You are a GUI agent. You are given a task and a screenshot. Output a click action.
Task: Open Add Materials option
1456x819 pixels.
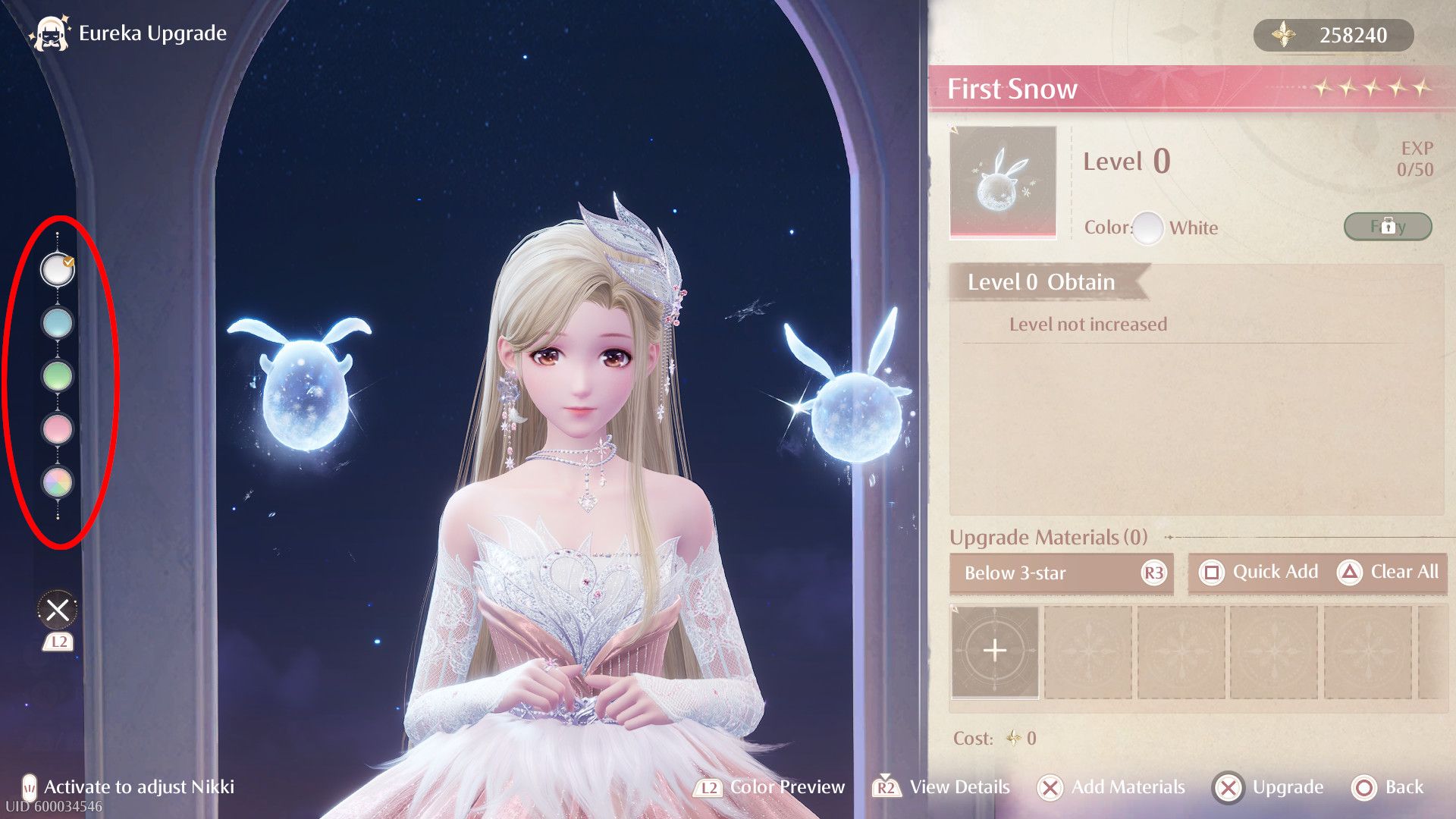[1111, 788]
